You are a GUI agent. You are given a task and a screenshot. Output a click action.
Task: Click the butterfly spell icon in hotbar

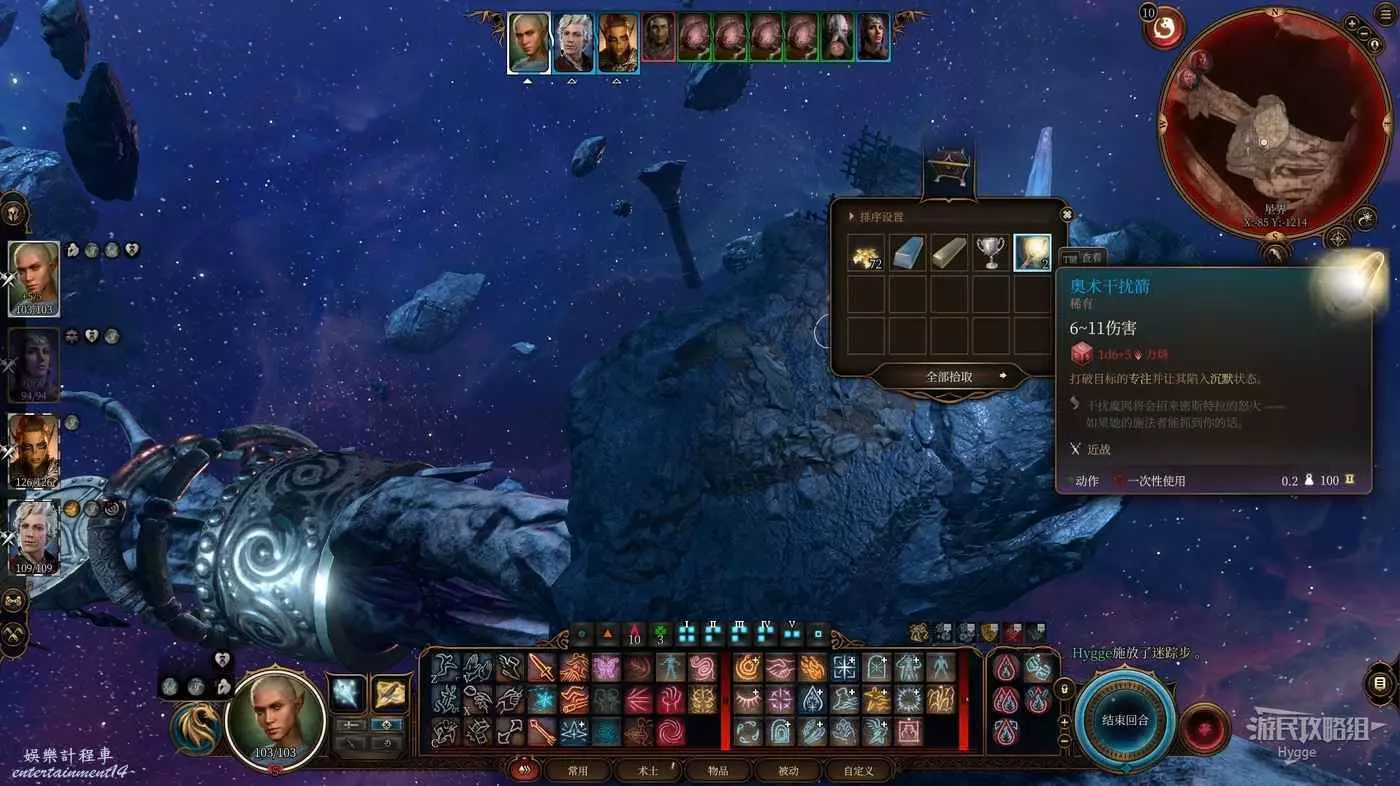[607, 667]
